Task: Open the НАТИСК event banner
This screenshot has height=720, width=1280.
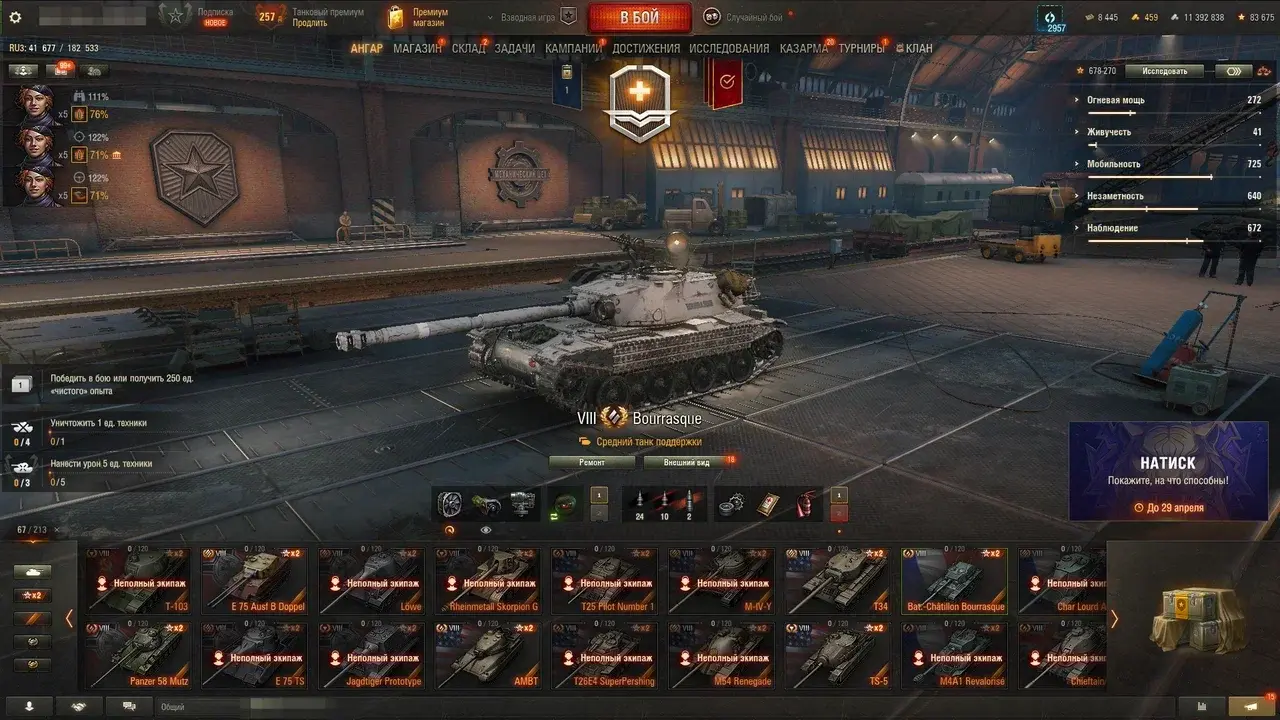Action: [1168, 471]
